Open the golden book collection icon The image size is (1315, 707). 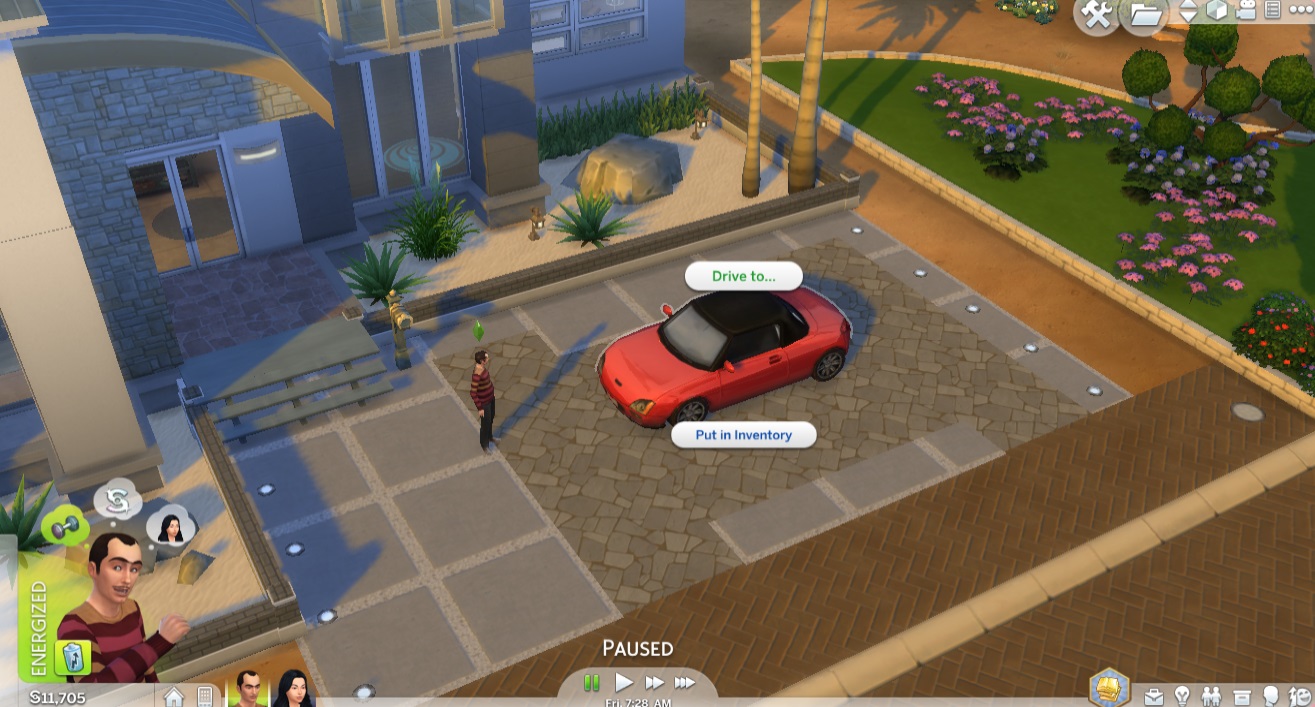[x=1109, y=689]
